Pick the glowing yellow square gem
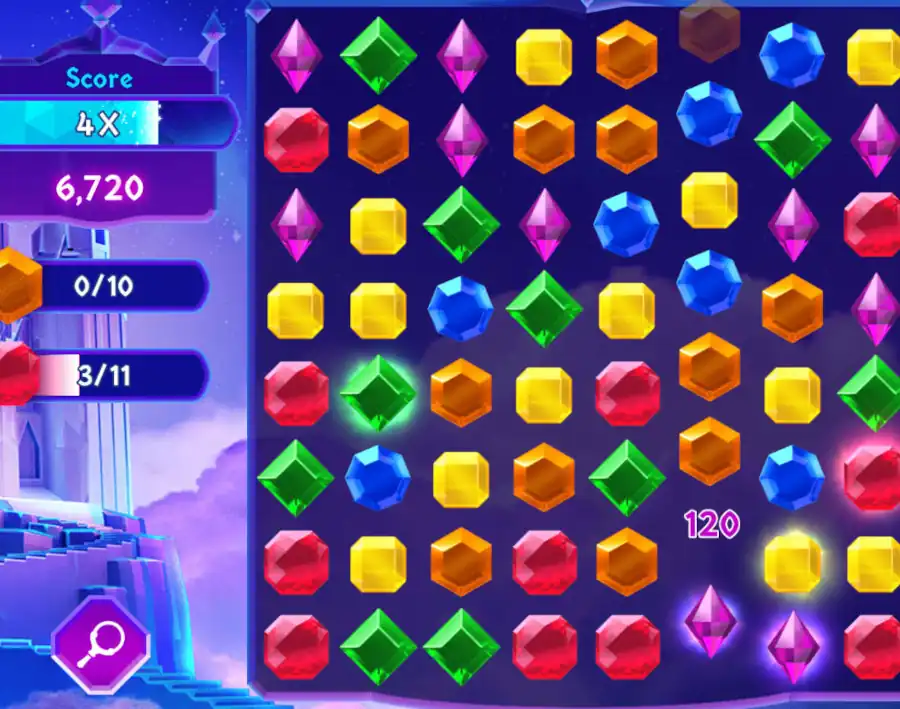Image resolution: width=900 pixels, height=709 pixels. pos(793,563)
